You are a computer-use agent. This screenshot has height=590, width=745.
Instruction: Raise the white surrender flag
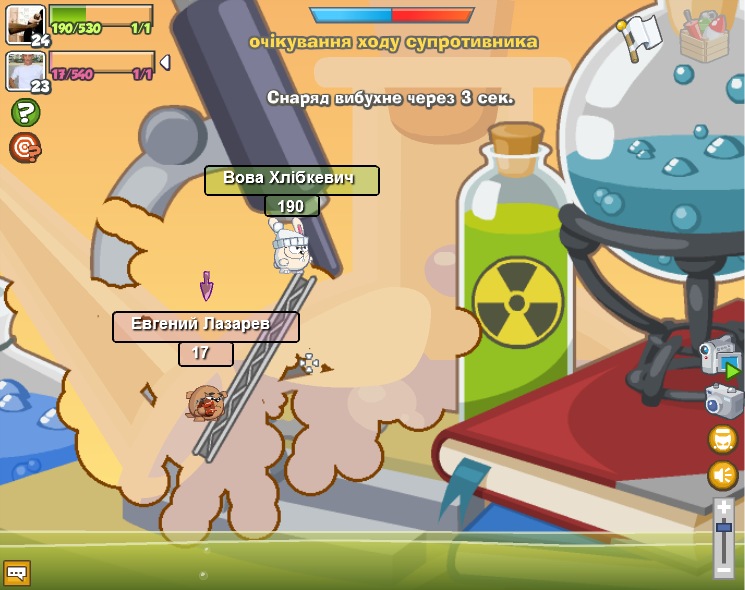click(x=640, y=37)
